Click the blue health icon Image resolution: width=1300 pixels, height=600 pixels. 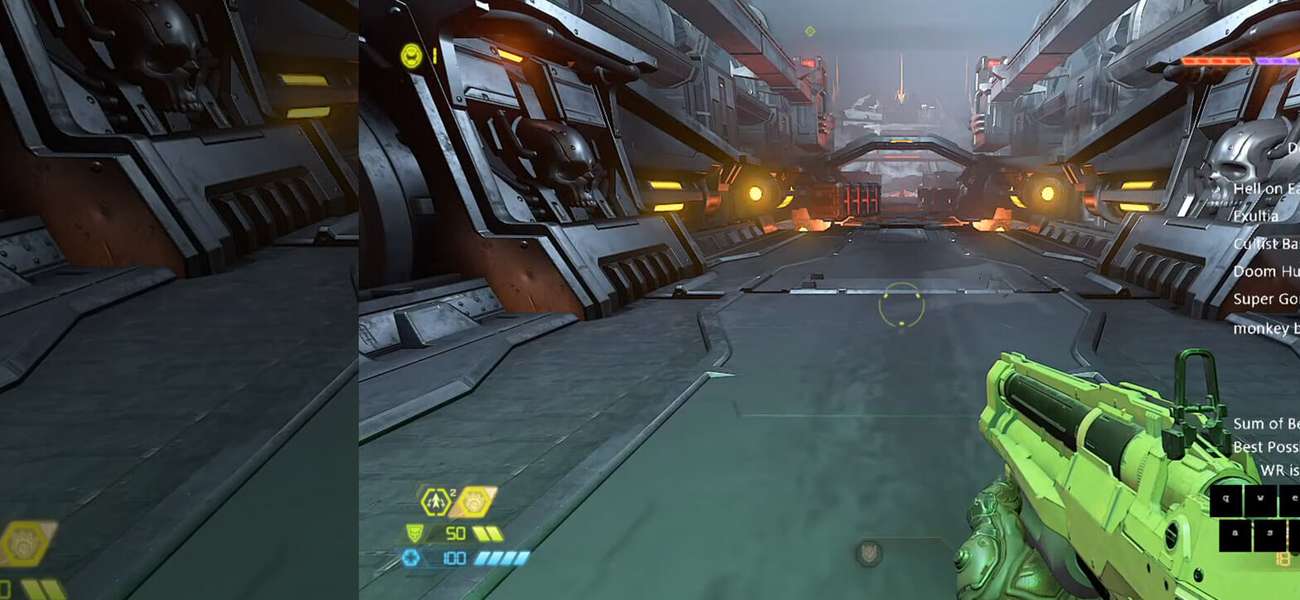(411, 558)
